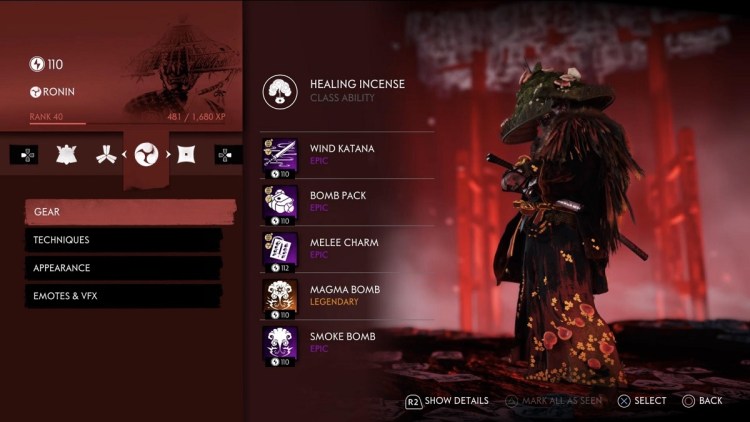
Task: Select the highlighted Ronin tomoe class icon
Action: 146,155
